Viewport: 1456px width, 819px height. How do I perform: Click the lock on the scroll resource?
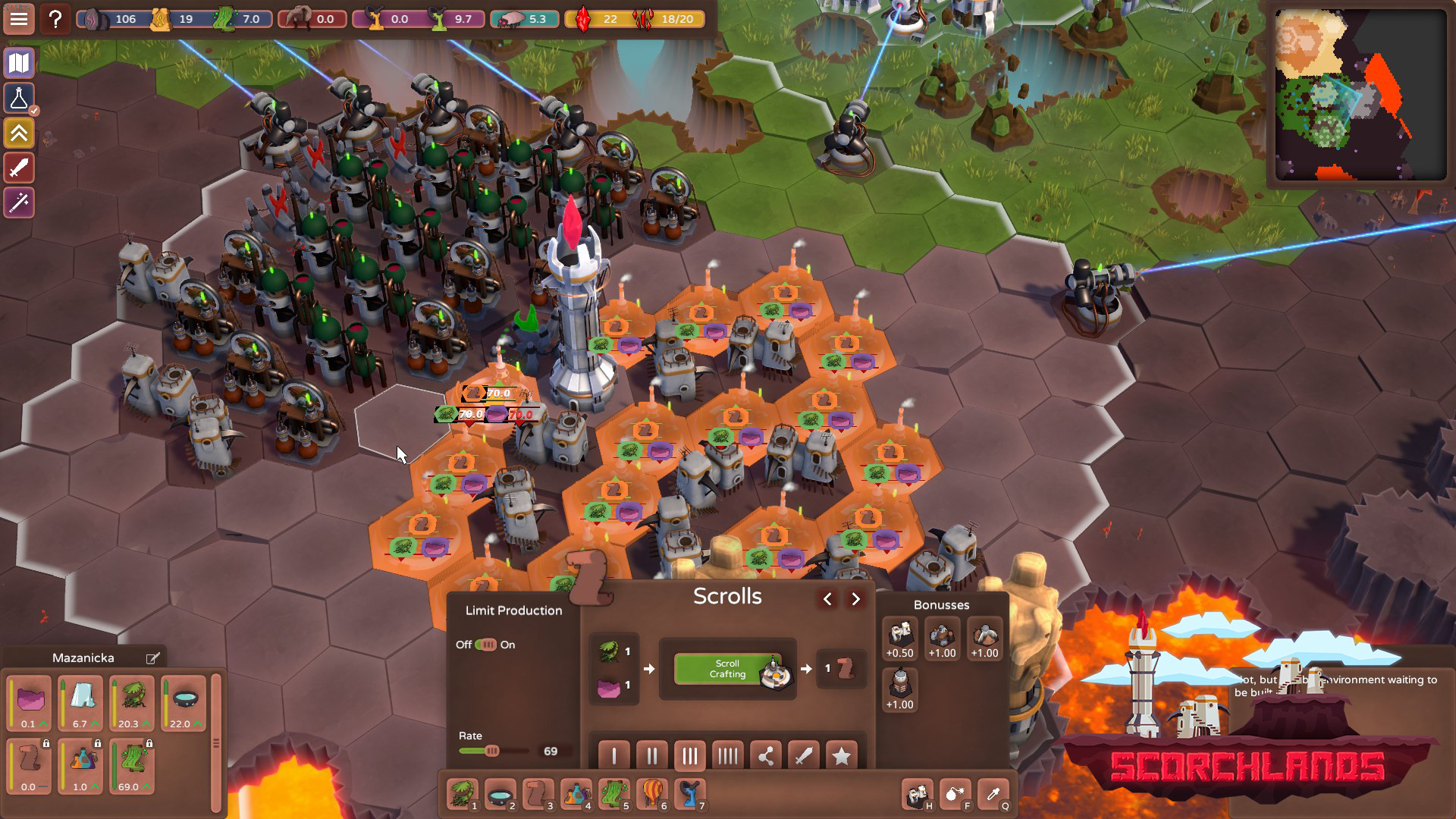[45, 743]
